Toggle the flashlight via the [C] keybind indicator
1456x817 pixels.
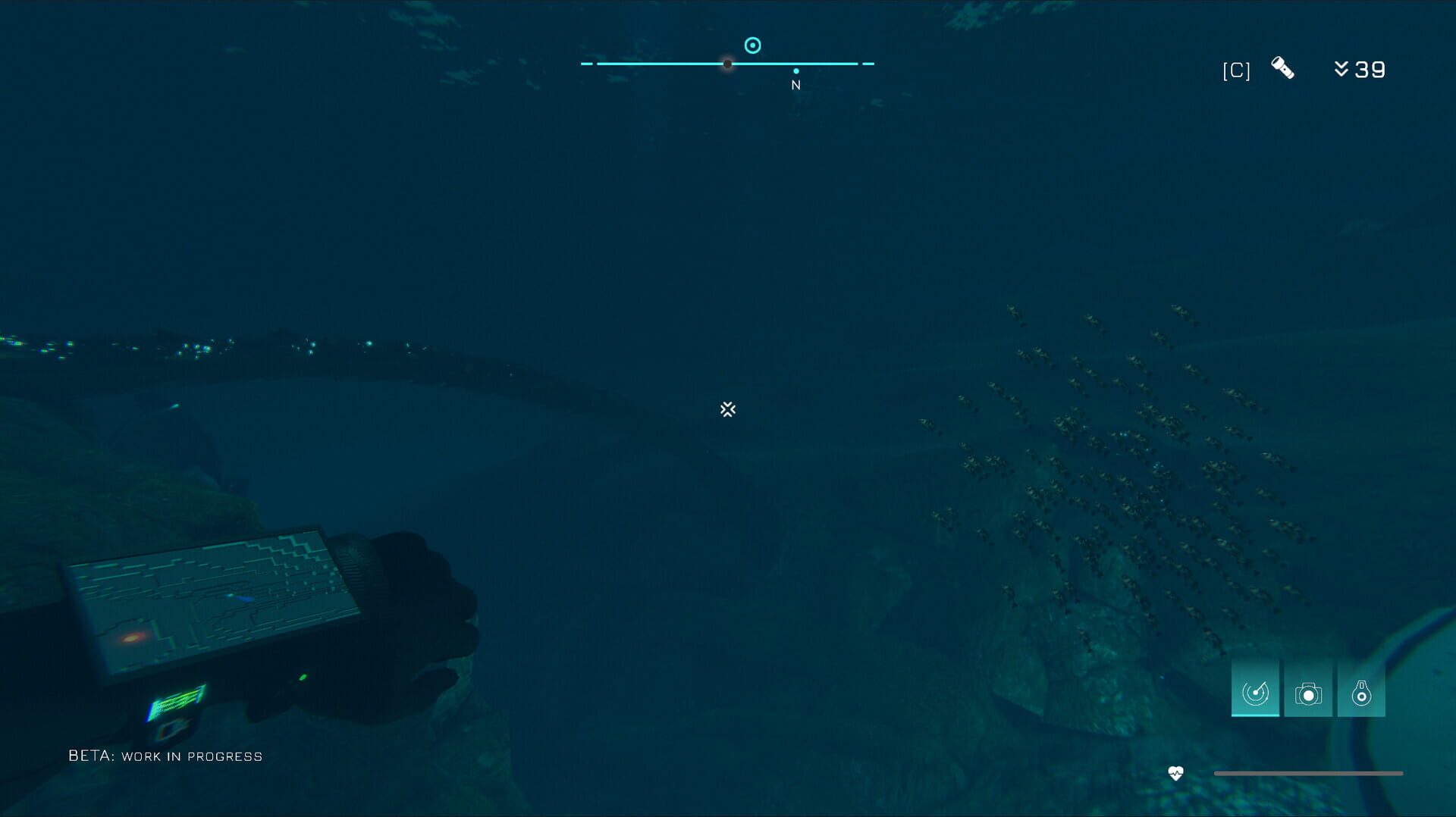click(1236, 70)
